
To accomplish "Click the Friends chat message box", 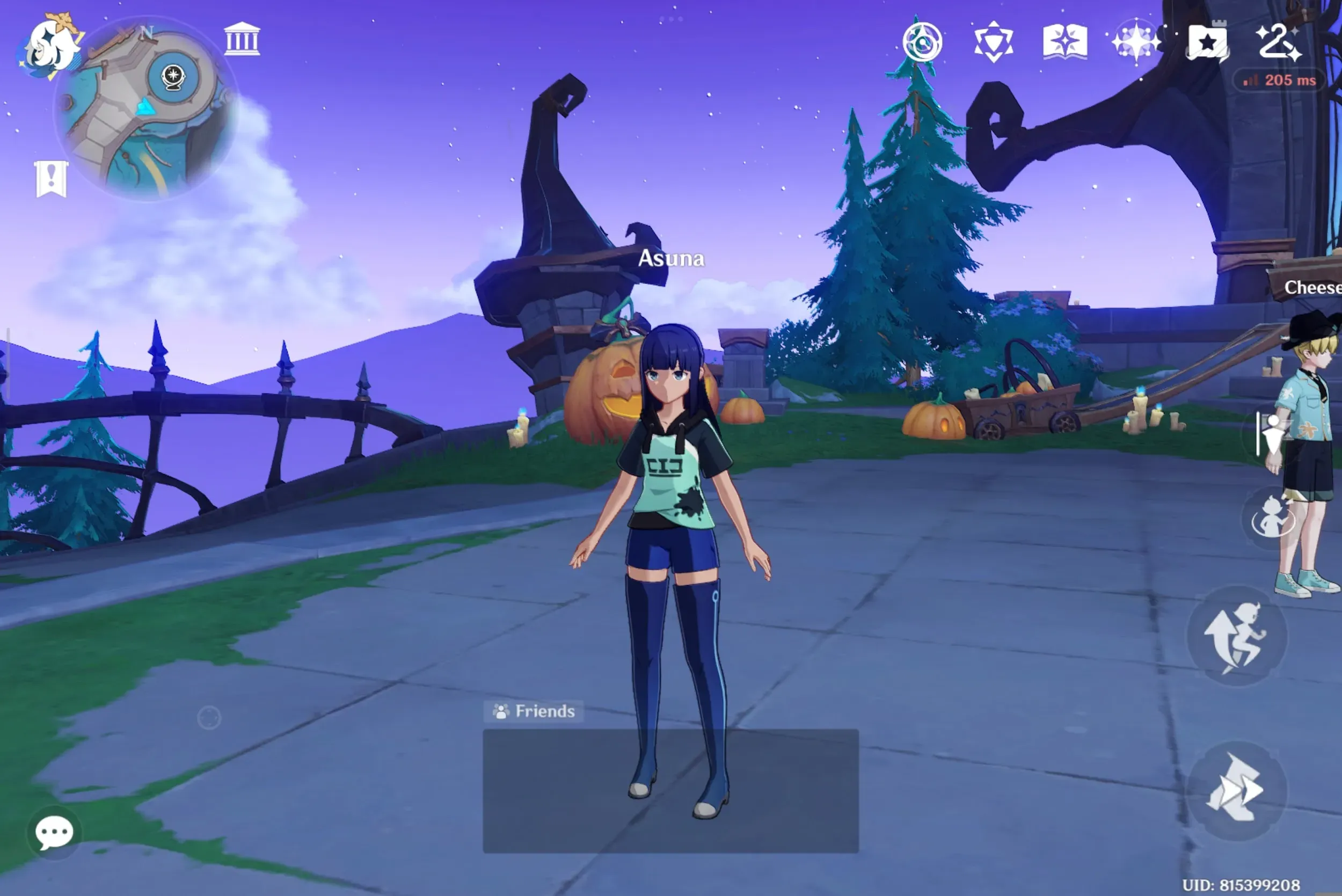I will pos(670,791).
